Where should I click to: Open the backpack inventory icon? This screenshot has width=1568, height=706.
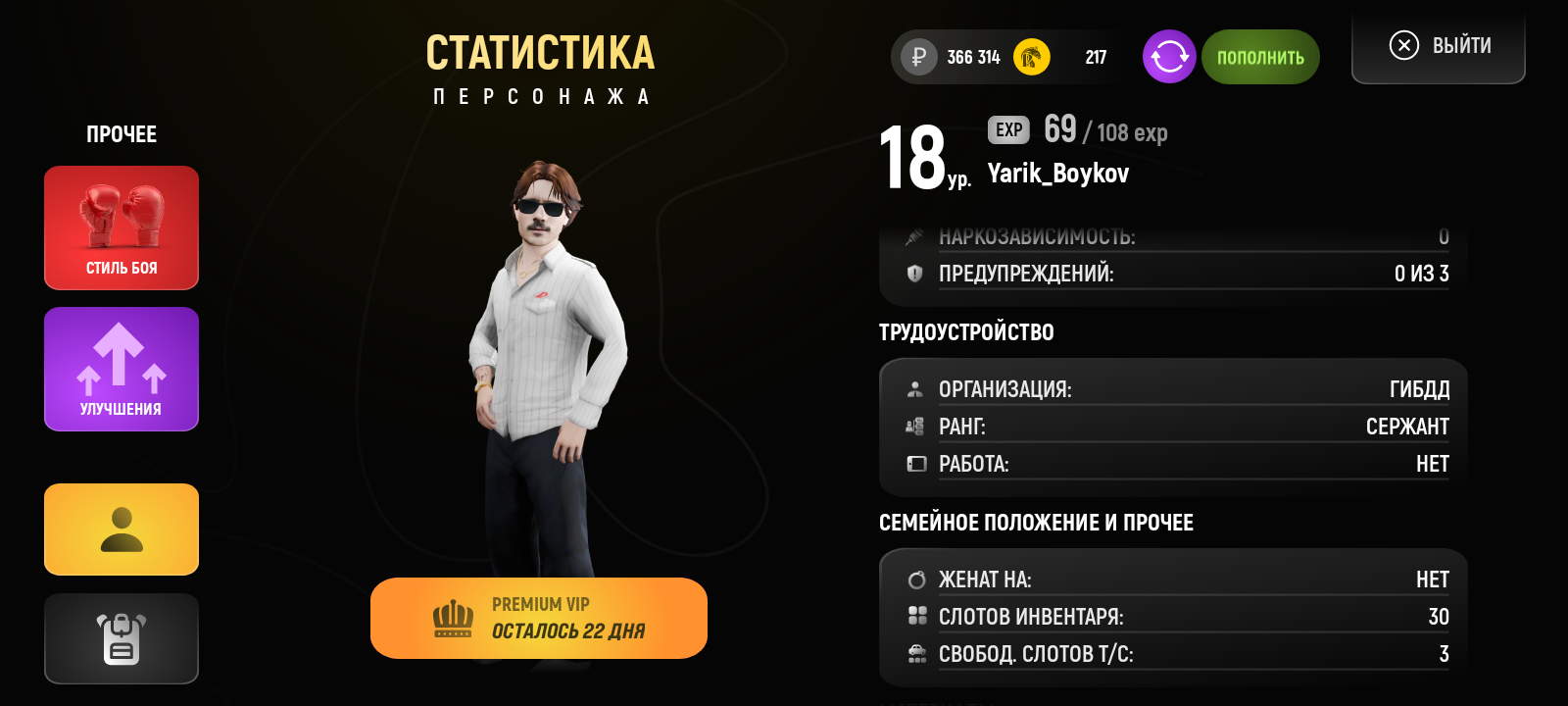[x=121, y=638]
